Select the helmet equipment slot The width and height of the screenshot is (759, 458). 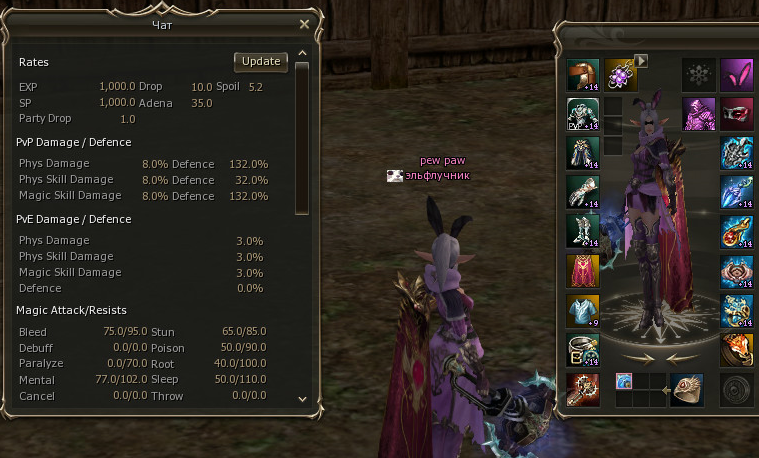click(583, 75)
